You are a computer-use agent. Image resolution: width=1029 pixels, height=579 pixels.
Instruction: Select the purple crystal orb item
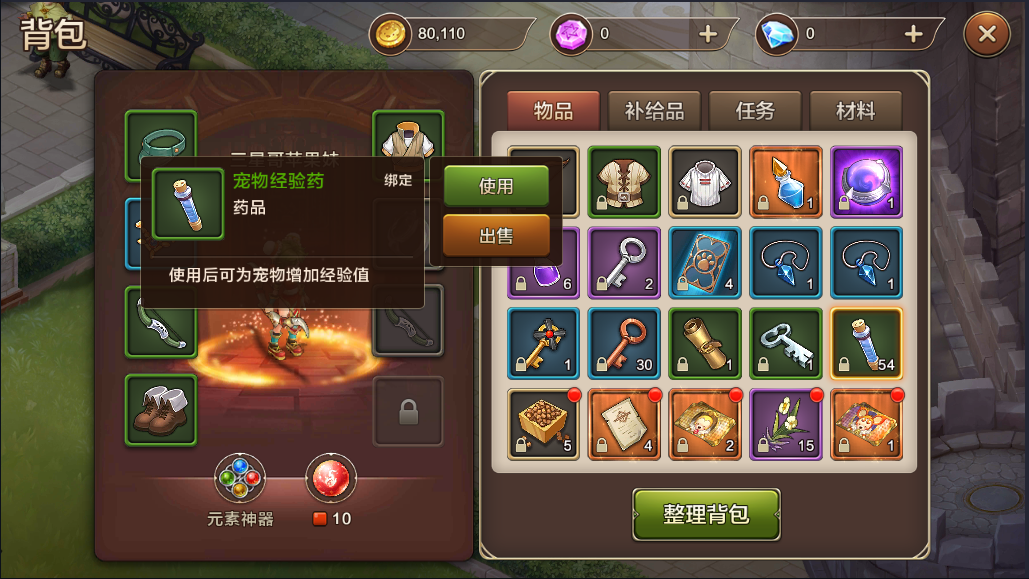tap(866, 182)
